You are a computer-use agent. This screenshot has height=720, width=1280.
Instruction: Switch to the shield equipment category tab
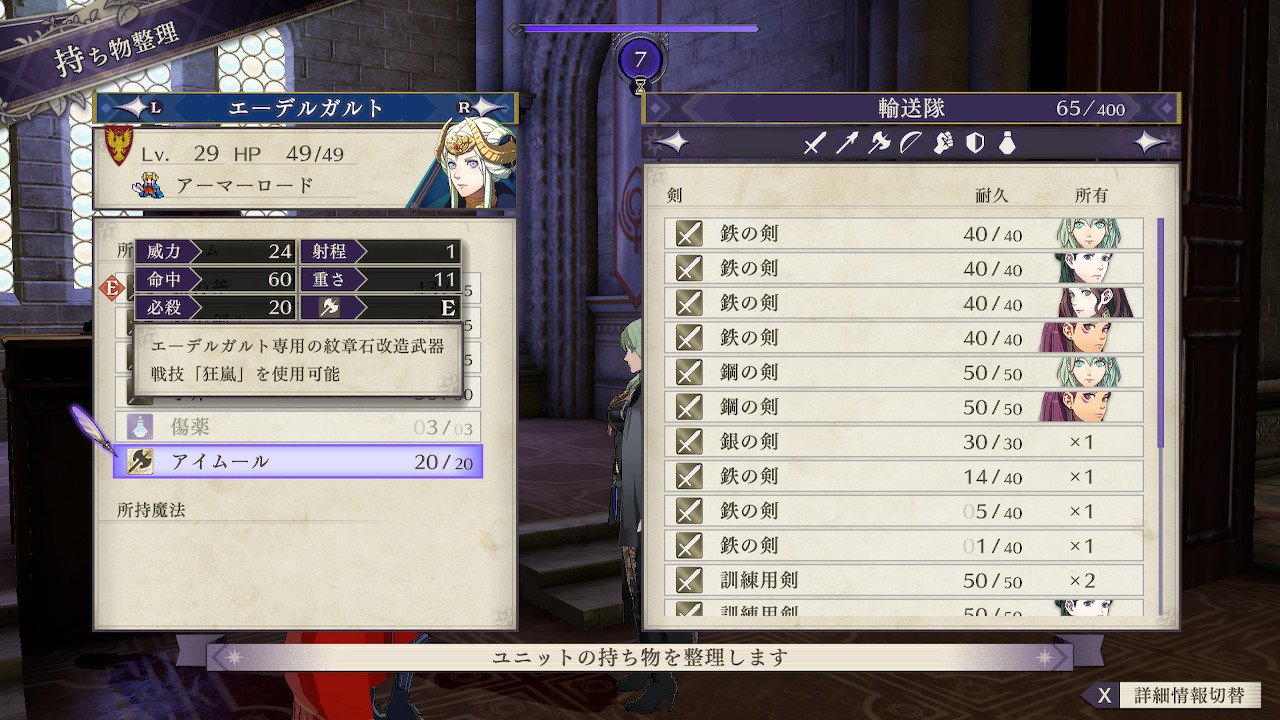click(x=975, y=143)
